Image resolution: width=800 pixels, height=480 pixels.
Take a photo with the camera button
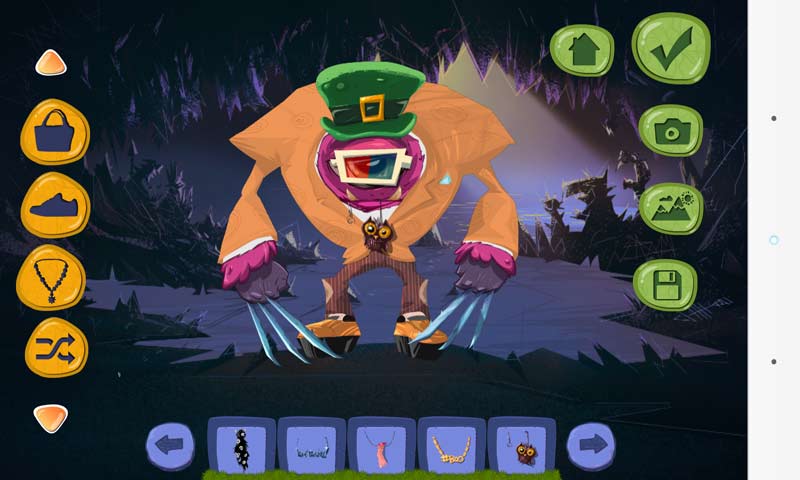click(670, 130)
